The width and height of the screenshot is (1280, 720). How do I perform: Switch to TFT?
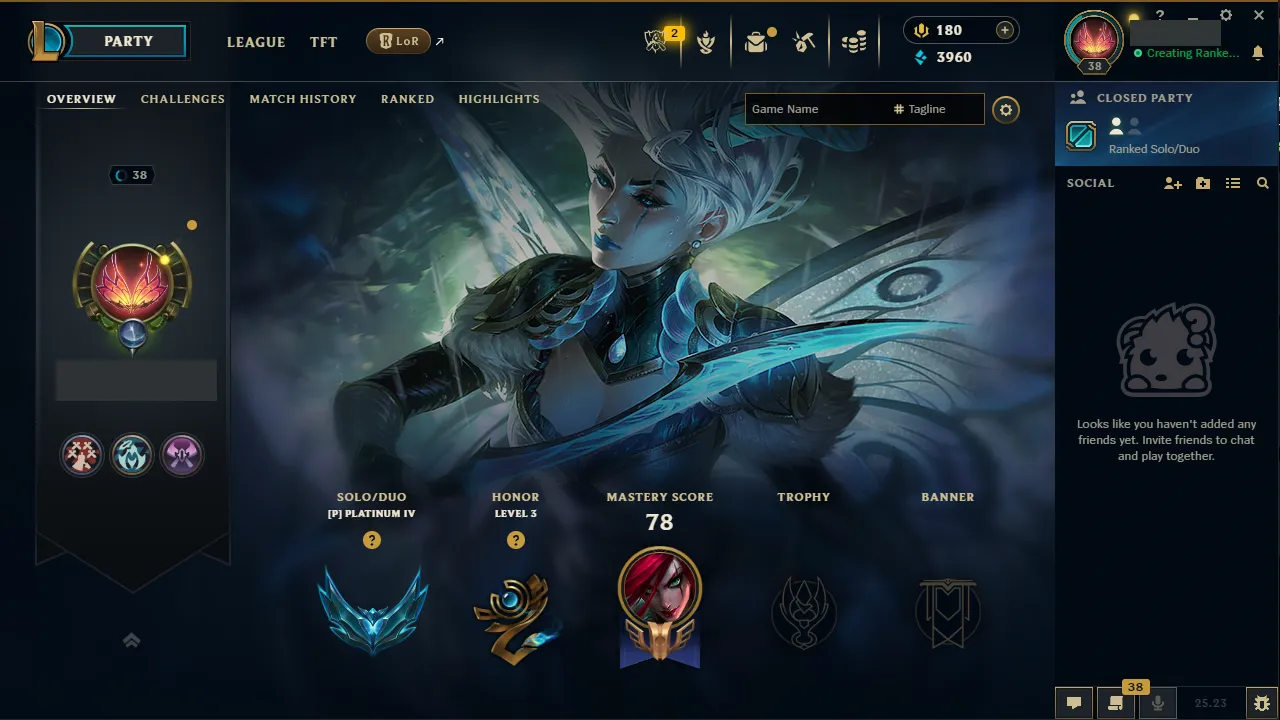click(323, 42)
